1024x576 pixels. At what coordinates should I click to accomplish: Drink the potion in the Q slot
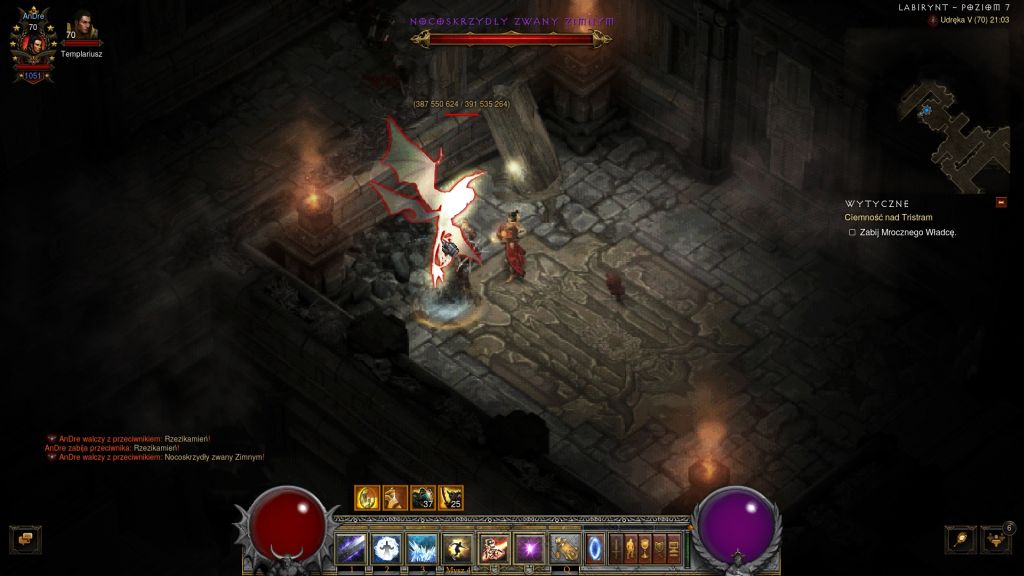[x=564, y=548]
